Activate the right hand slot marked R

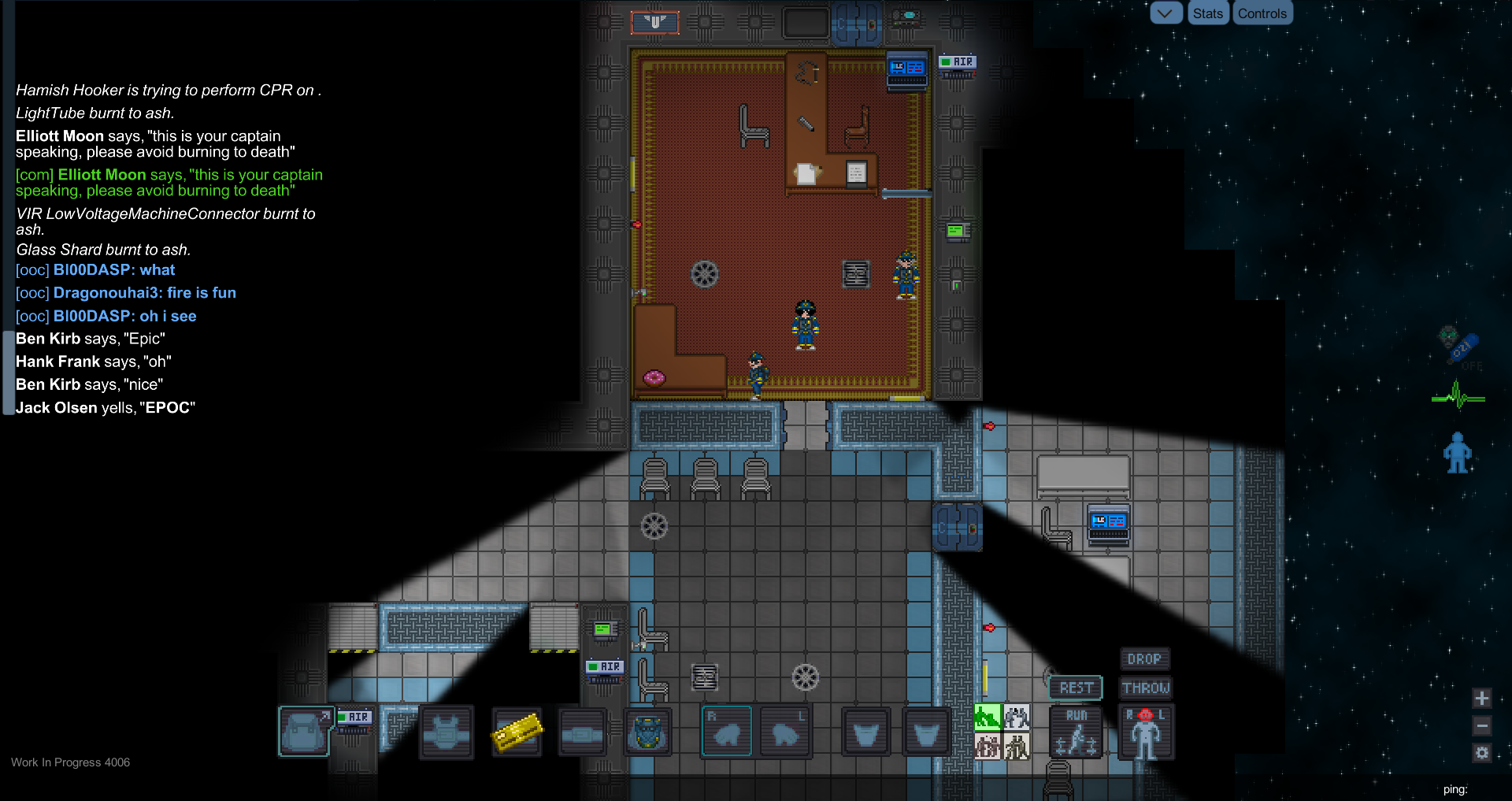(x=726, y=732)
